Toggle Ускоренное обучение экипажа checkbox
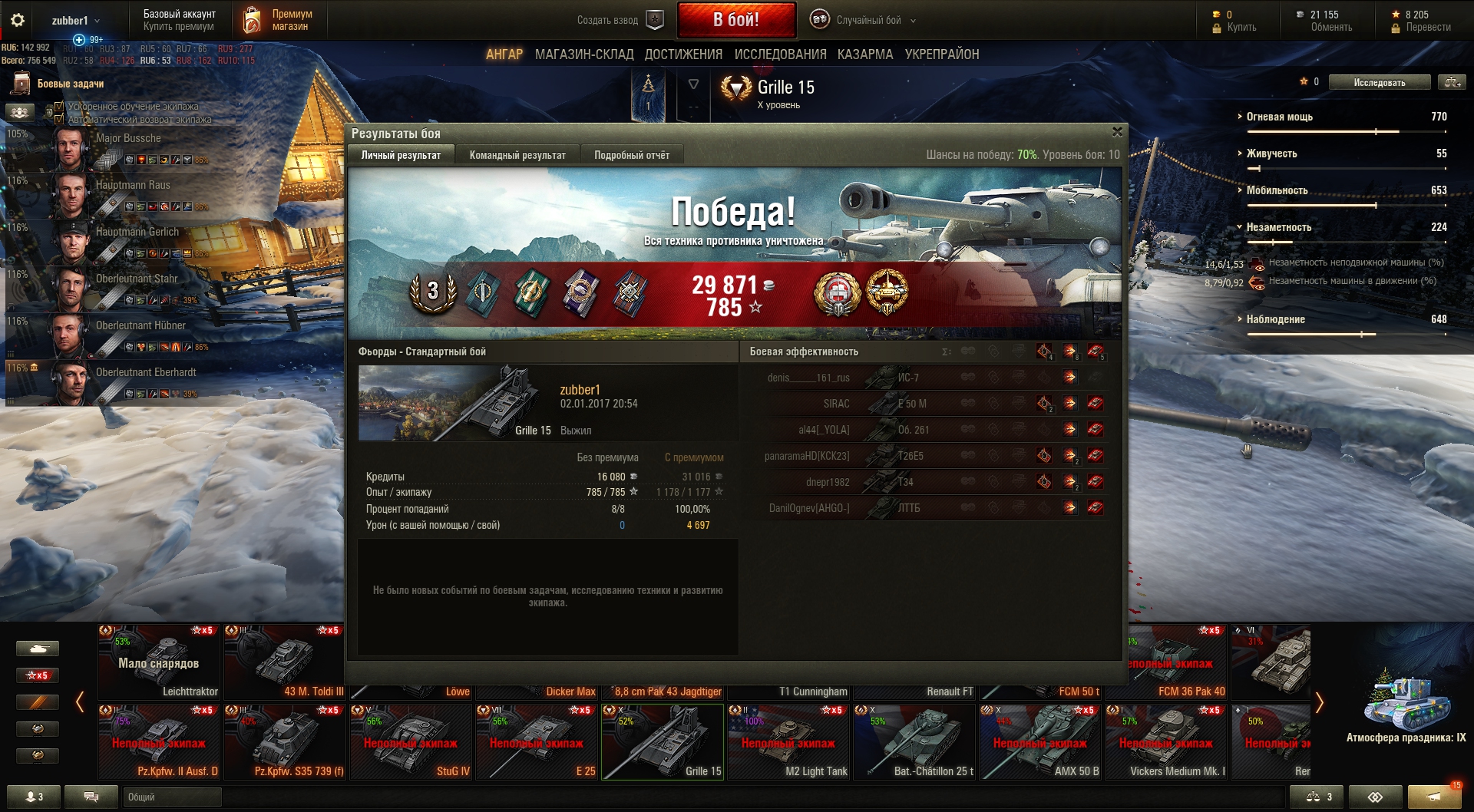This screenshot has height=812, width=1474. tap(59, 107)
